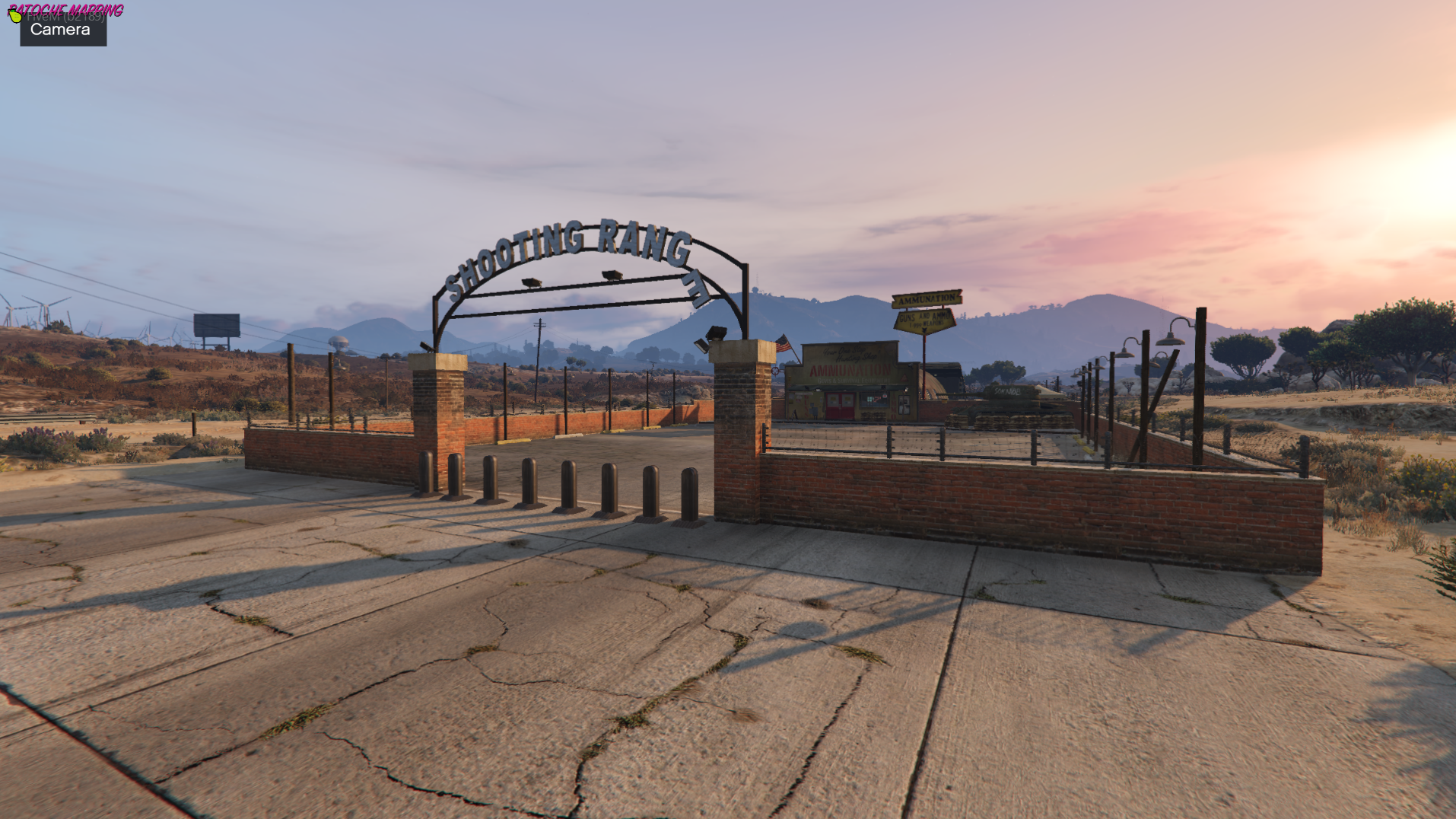Click the Camera label box
The width and height of the screenshot is (1456, 819).
pyautogui.click(x=62, y=30)
